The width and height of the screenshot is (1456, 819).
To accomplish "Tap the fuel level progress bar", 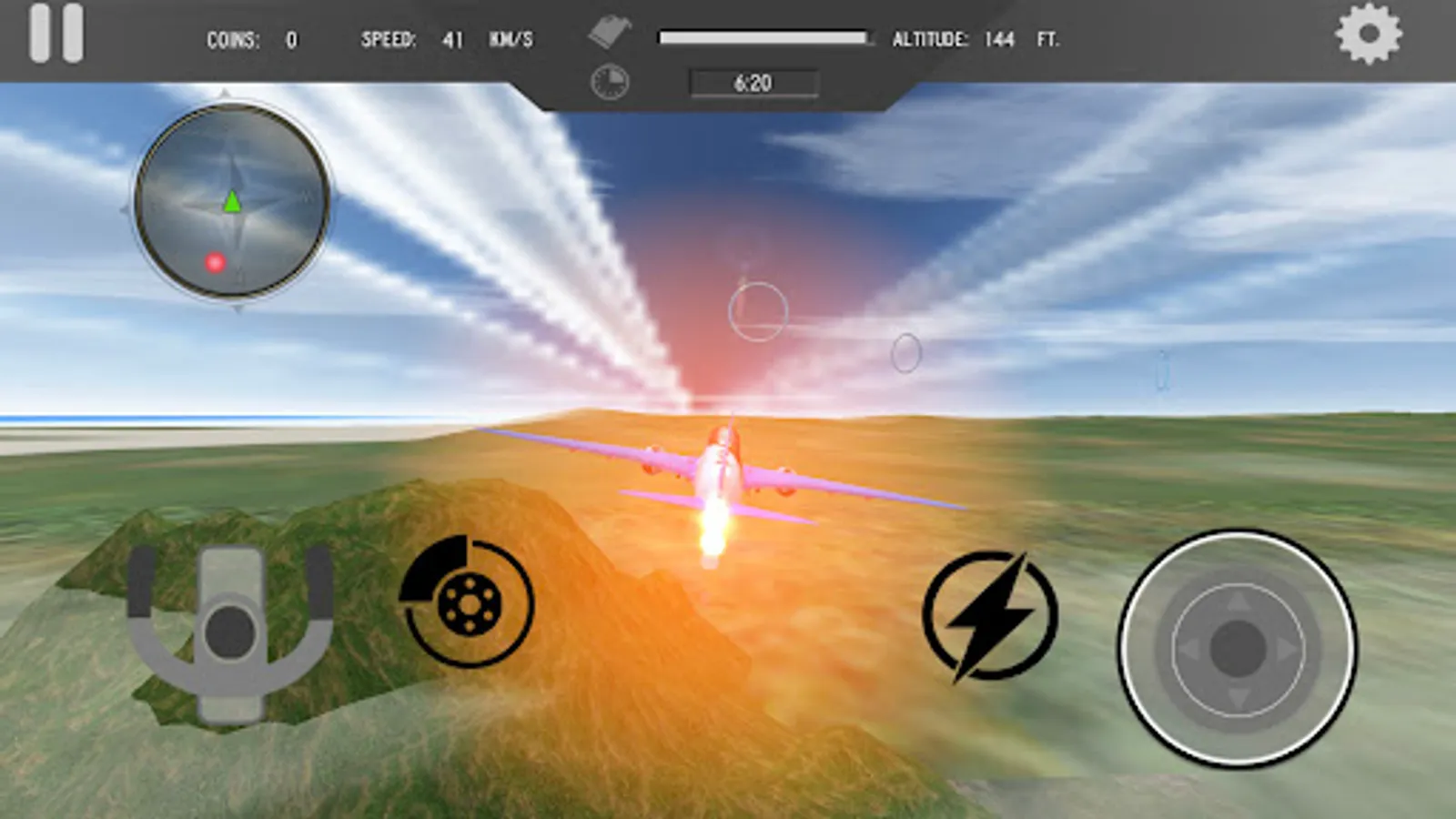I will (x=763, y=36).
